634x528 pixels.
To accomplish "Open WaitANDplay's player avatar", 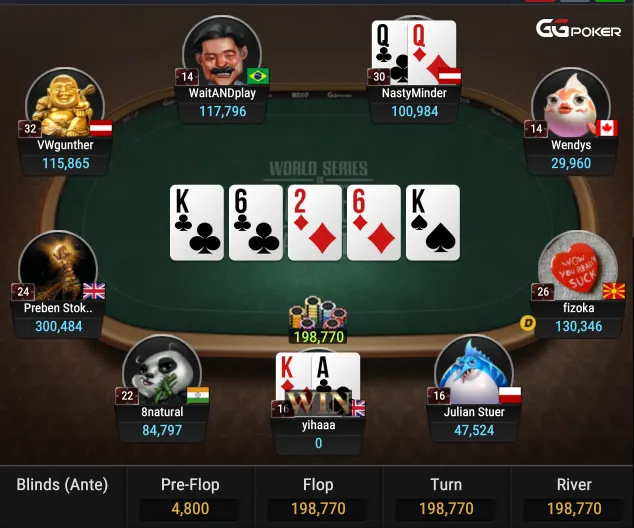I will click(221, 54).
